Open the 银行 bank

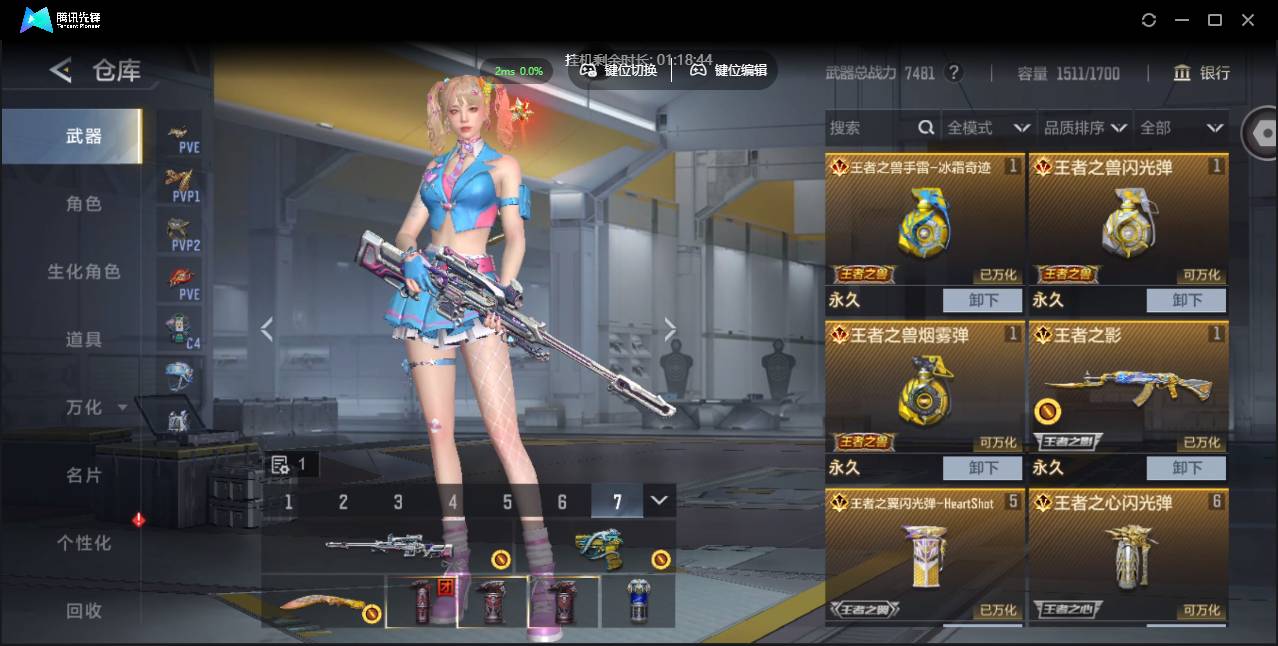1202,73
